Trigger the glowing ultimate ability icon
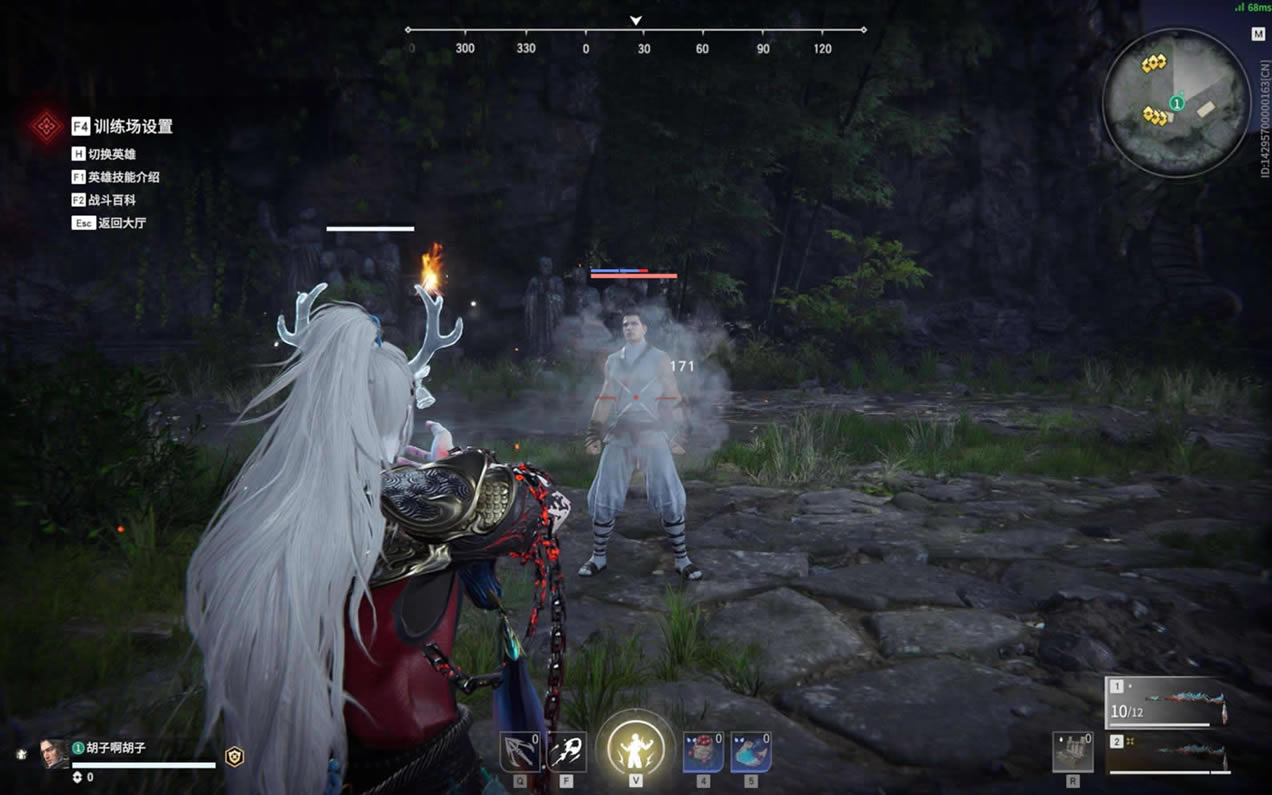 [x=635, y=746]
